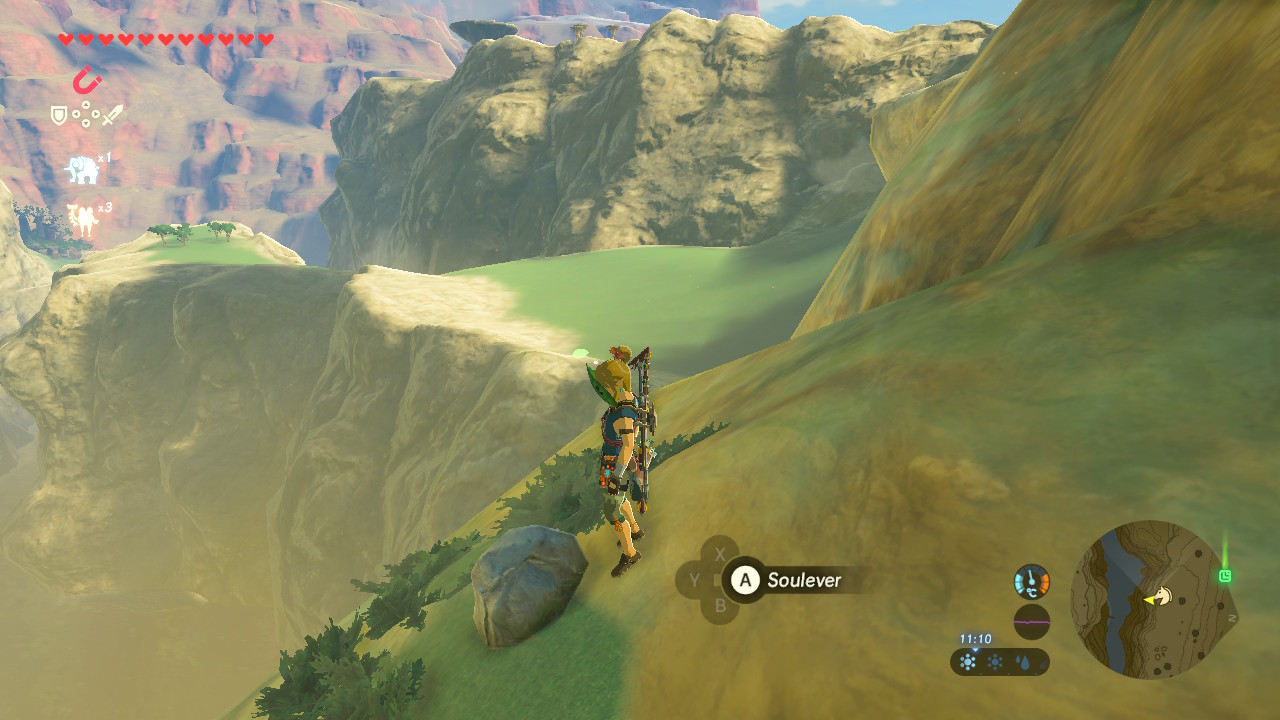Activate the elephant champion ability icon
Screen dimensions: 1280x720
[x=82, y=170]
